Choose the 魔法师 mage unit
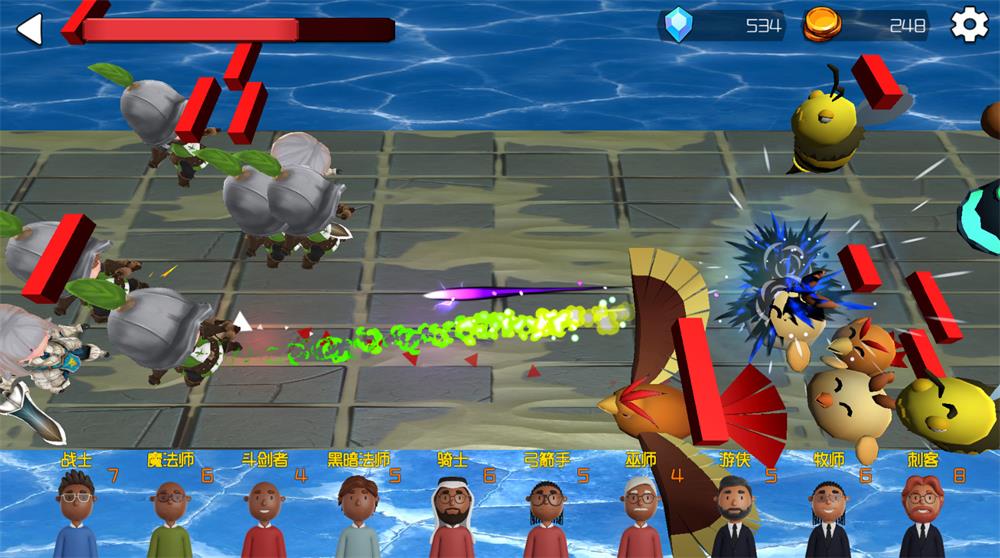This screenshot has height=558, width=1000. click(170, 510)
